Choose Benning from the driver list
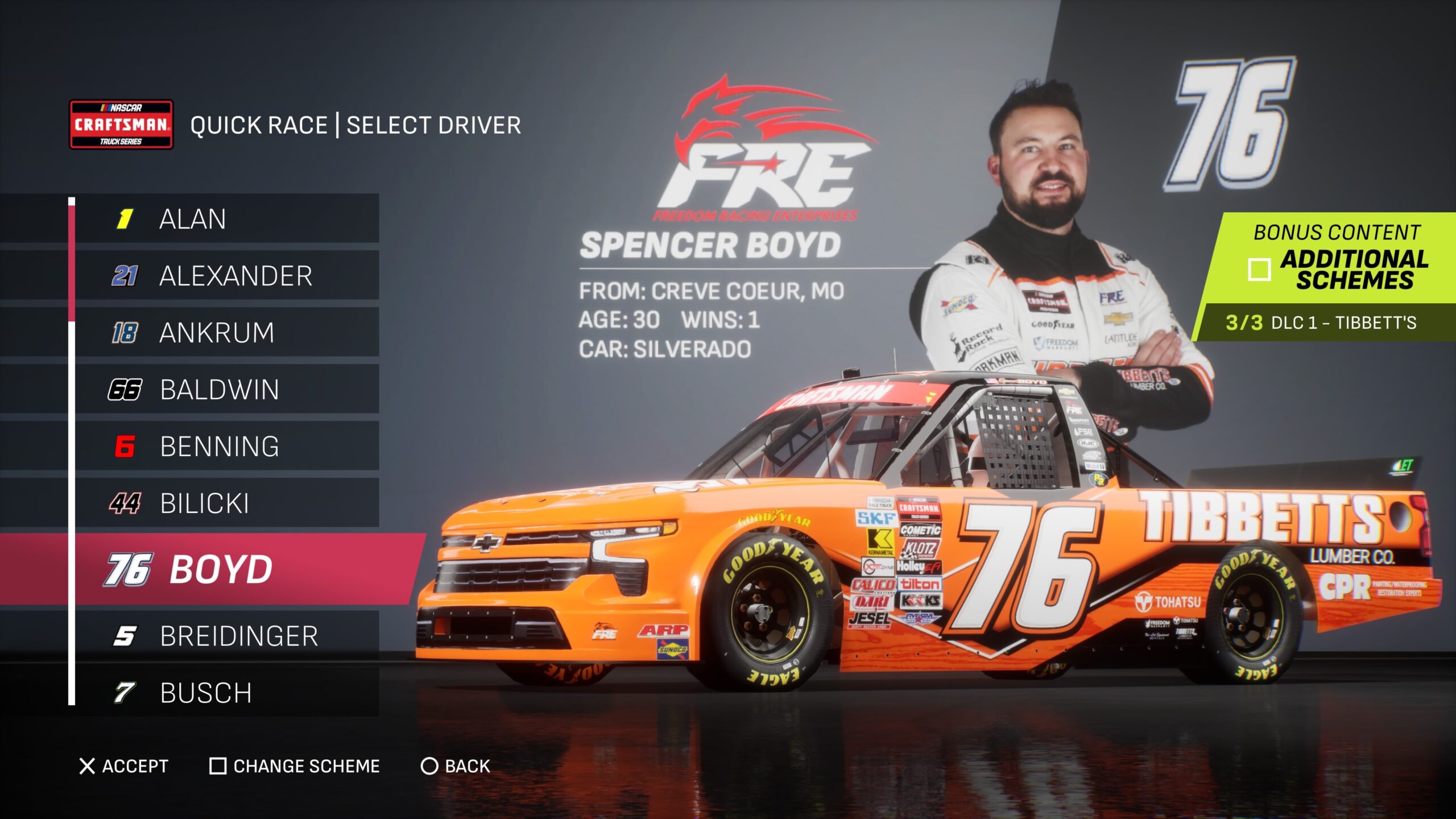 (x=227, y=446)
